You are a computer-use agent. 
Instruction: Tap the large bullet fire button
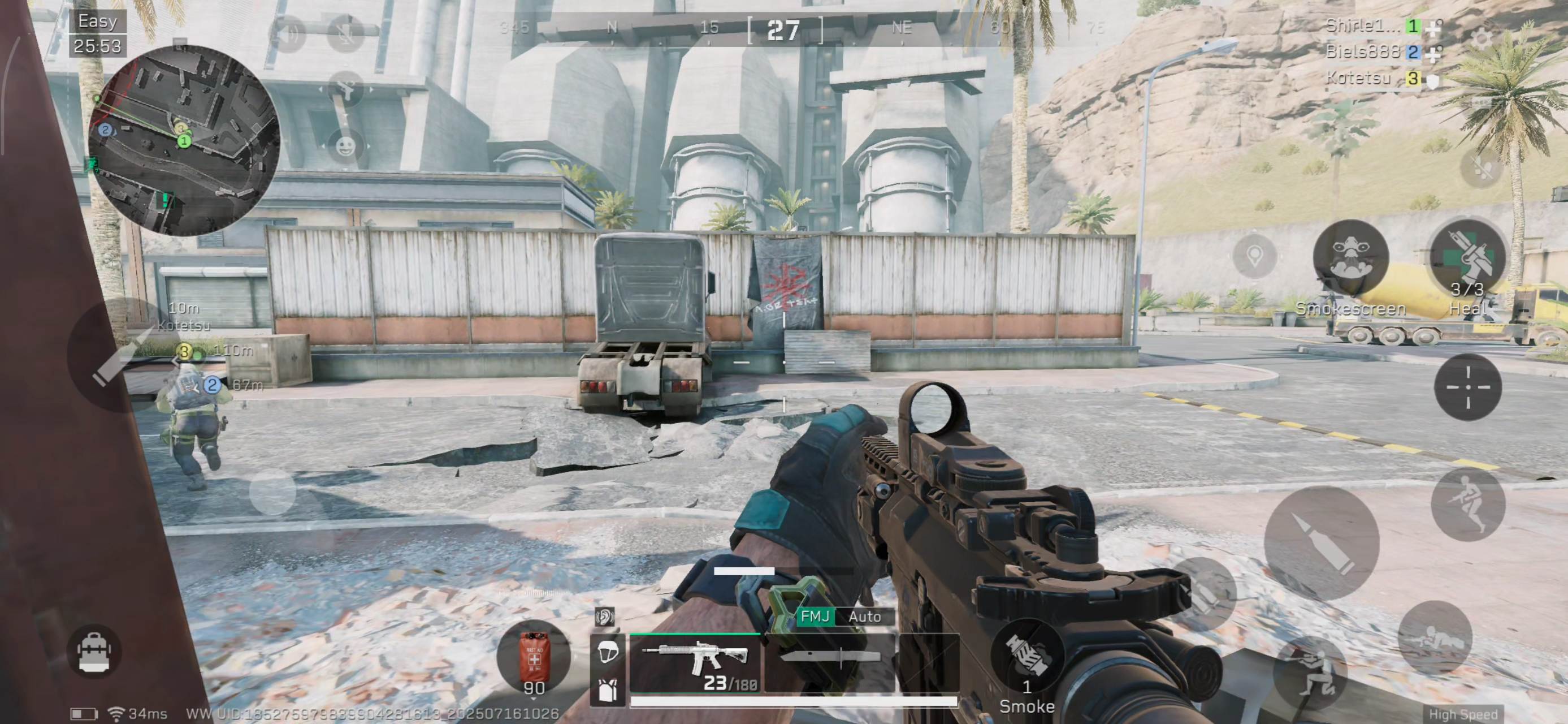coord(1322,543)
